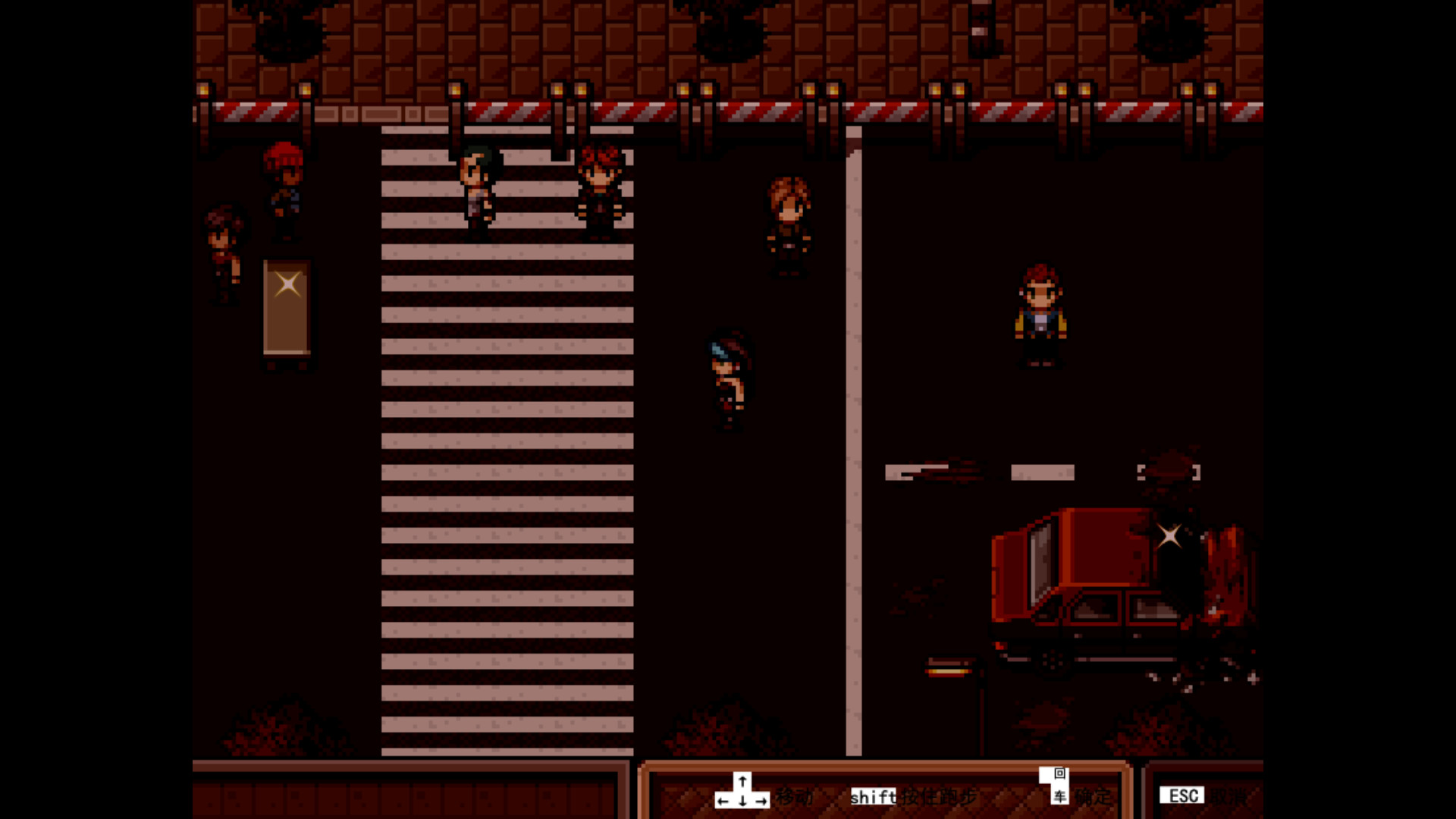
Task: Click the player character in the yellow jacket
Action: pos(1039,315)
